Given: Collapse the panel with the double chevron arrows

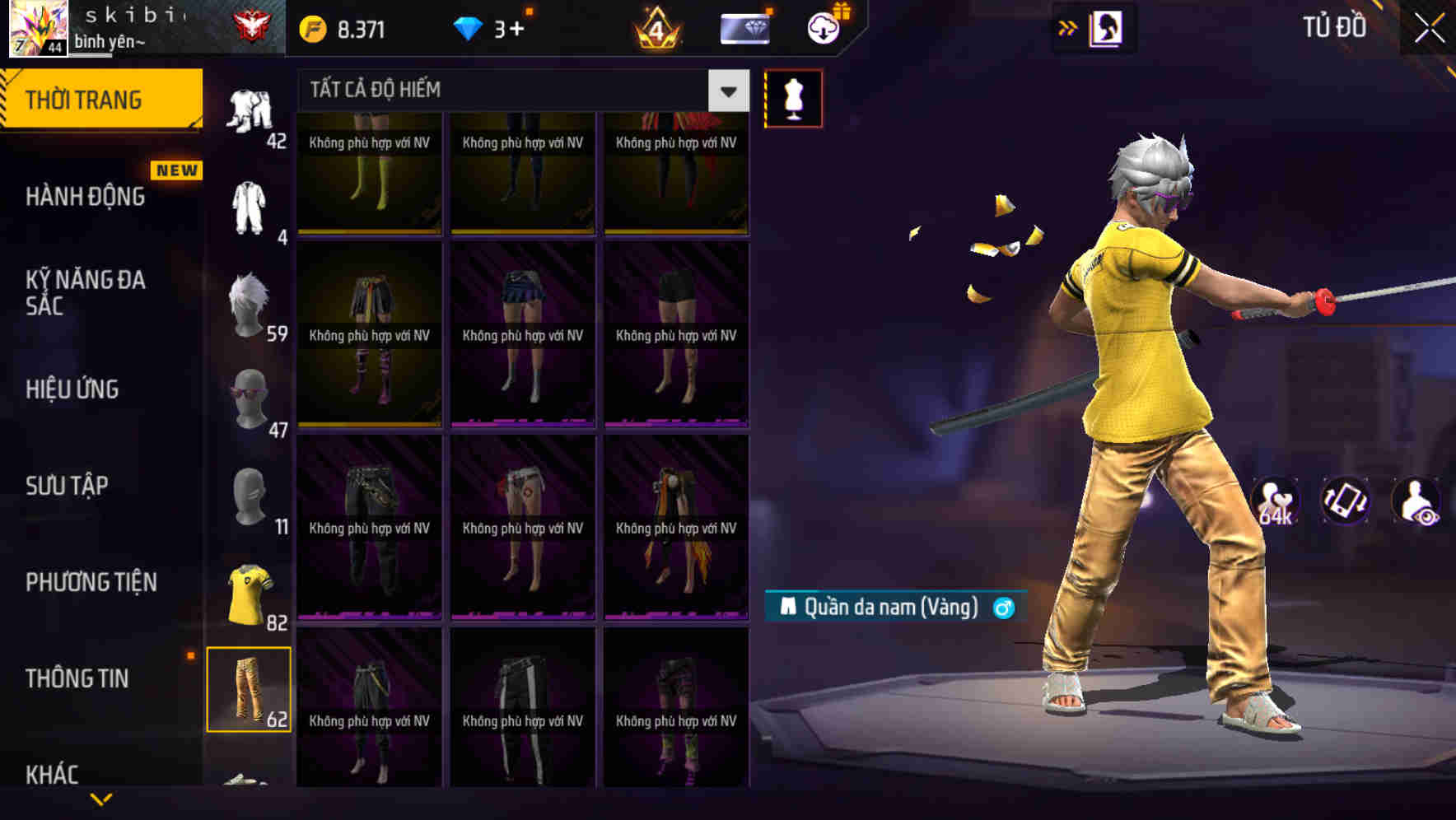Looking at the screenshot, I should (1068, 26).
